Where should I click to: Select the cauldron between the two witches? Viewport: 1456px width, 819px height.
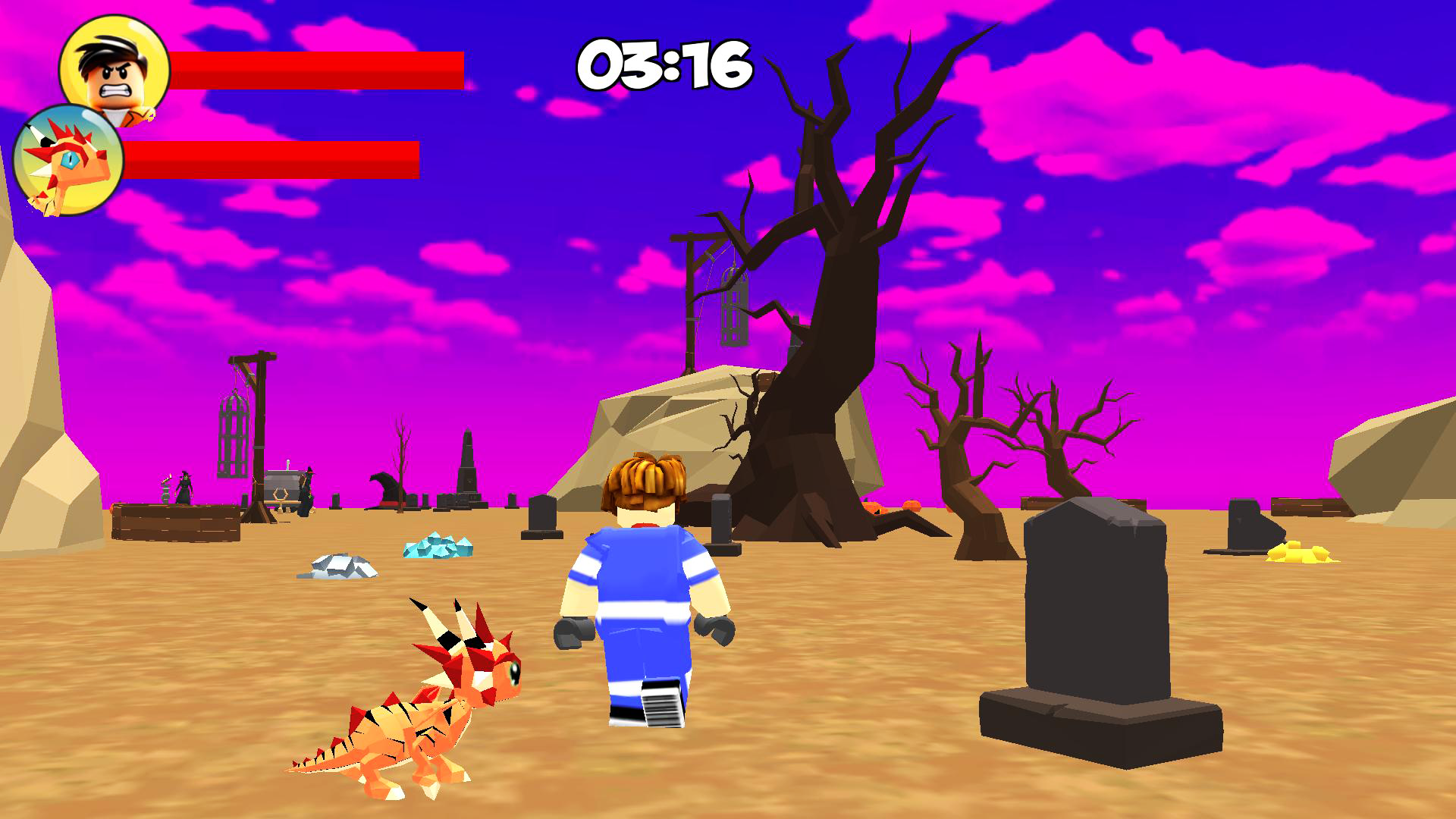coord(165,493)
